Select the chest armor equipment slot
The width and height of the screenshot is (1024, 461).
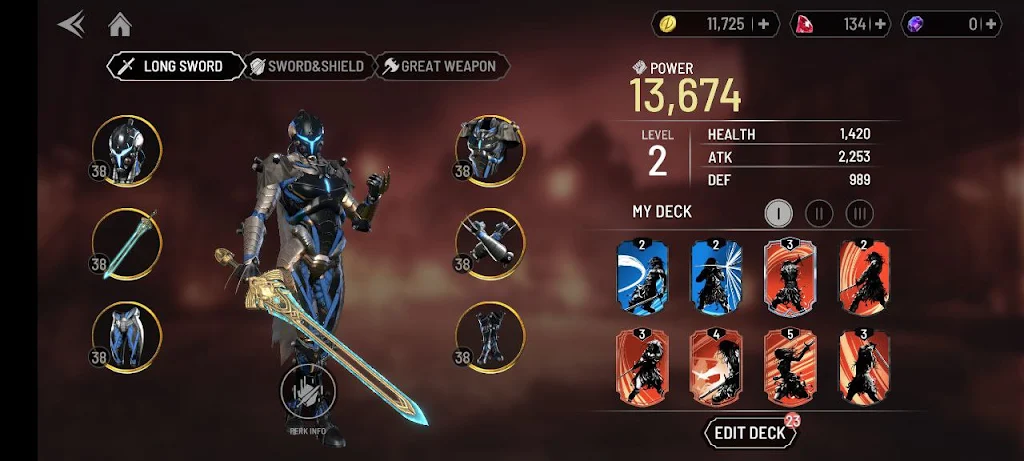490,151
